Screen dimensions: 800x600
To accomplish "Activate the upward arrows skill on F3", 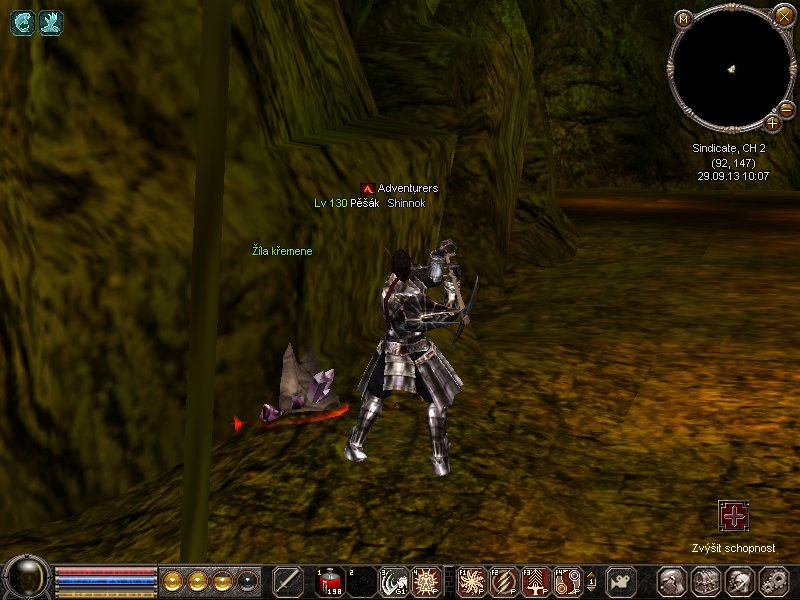I will 536,581.
